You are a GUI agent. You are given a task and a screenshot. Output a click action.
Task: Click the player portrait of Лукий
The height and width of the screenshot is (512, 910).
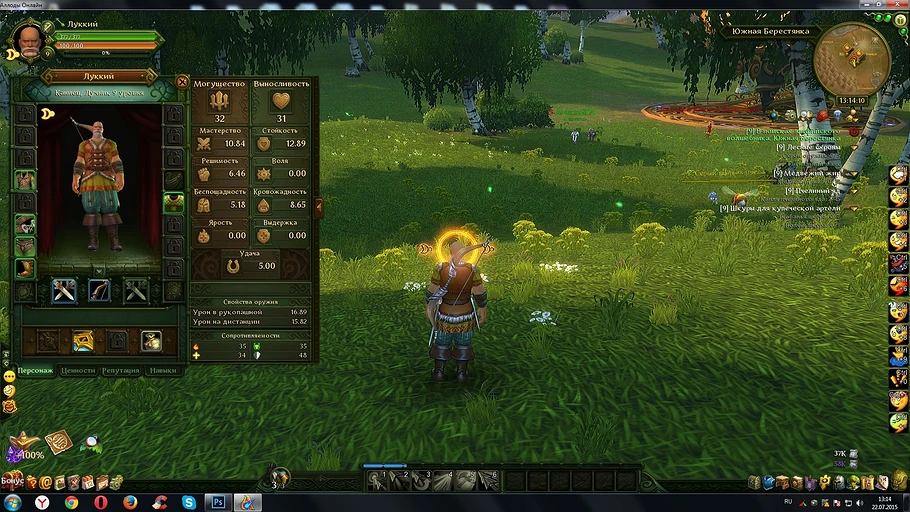[x=30, y=40]
